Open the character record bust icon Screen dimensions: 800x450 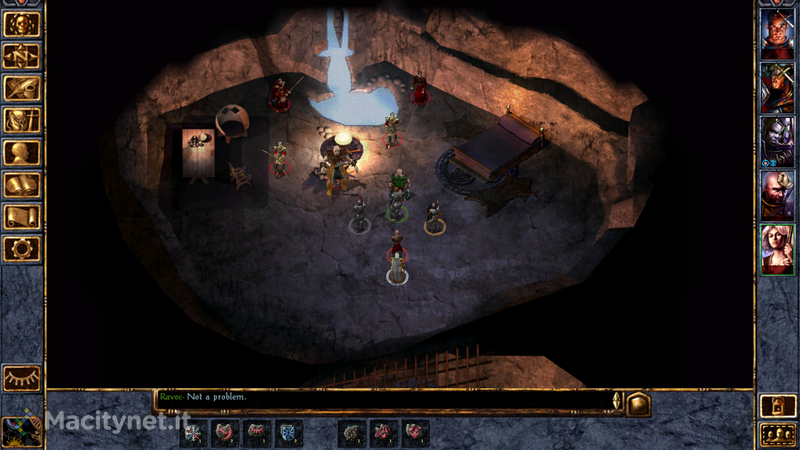[22, 152]
